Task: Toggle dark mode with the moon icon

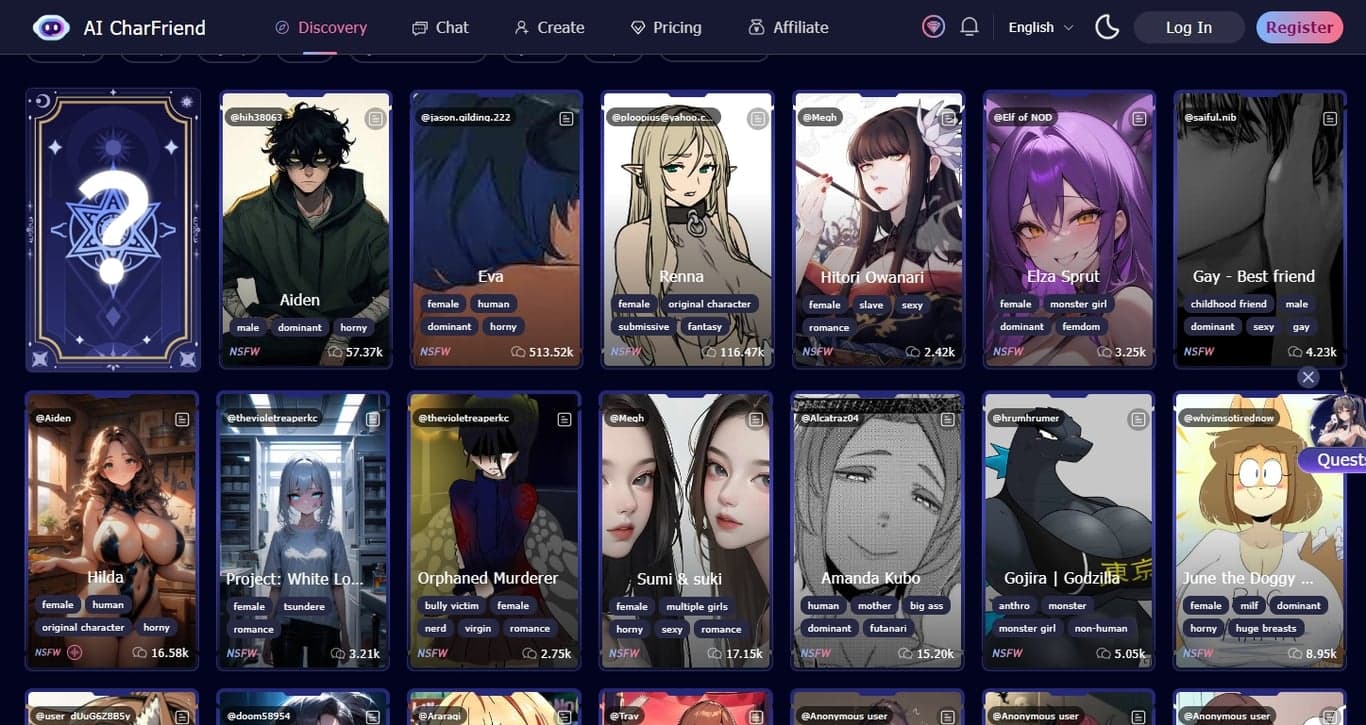Action: point(1106,27)
